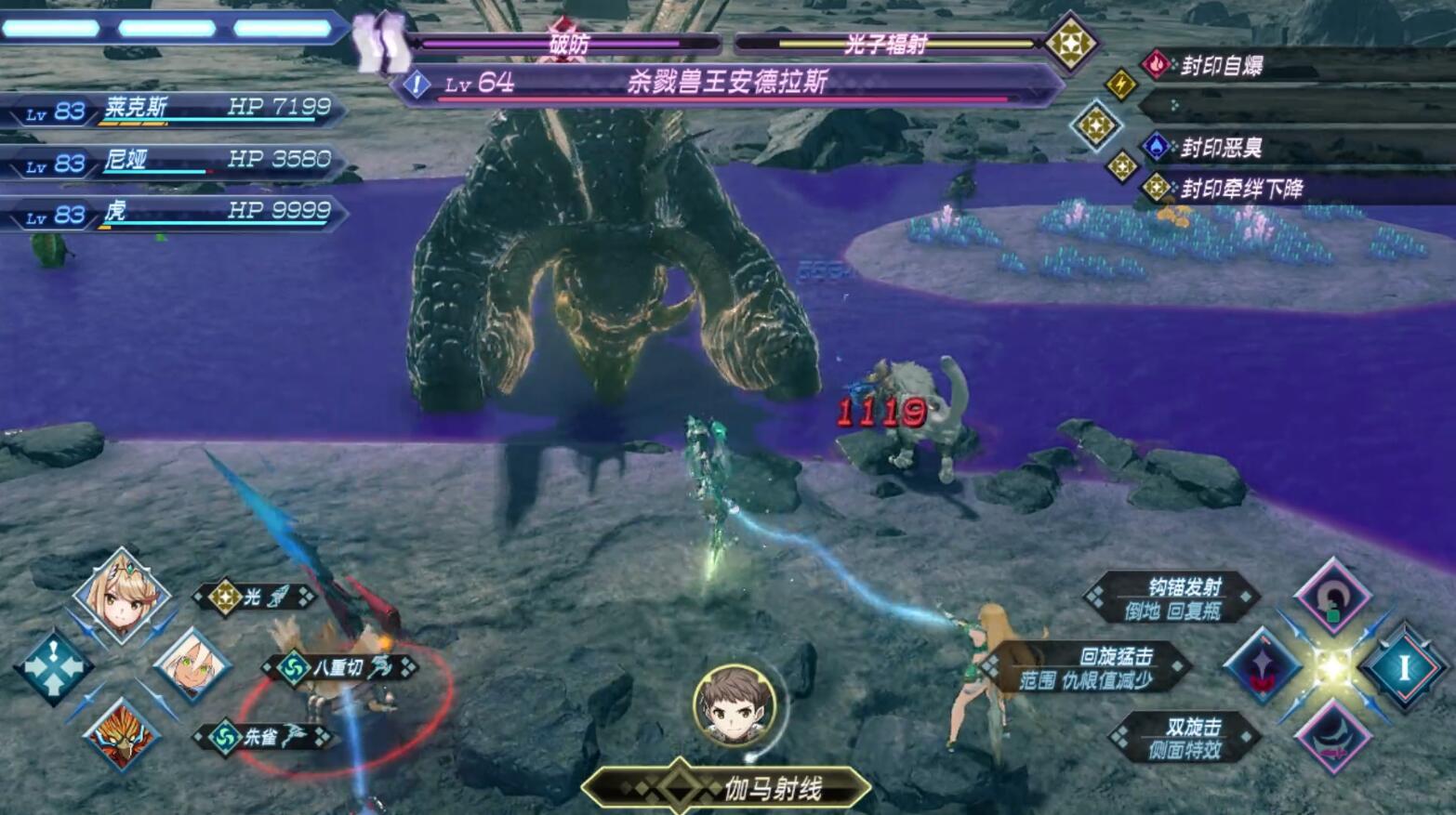Select 虎 in the party list

pos(177,214)
